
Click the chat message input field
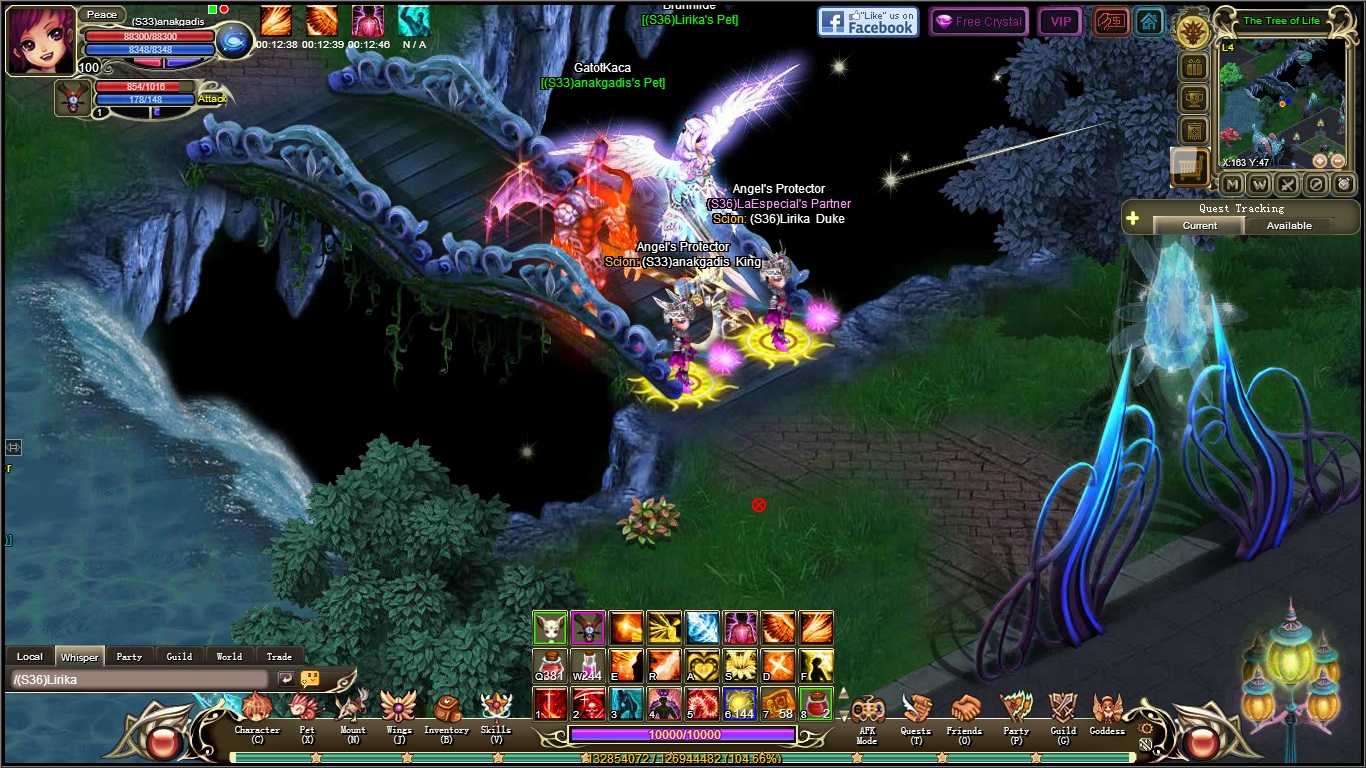(140, 680)
